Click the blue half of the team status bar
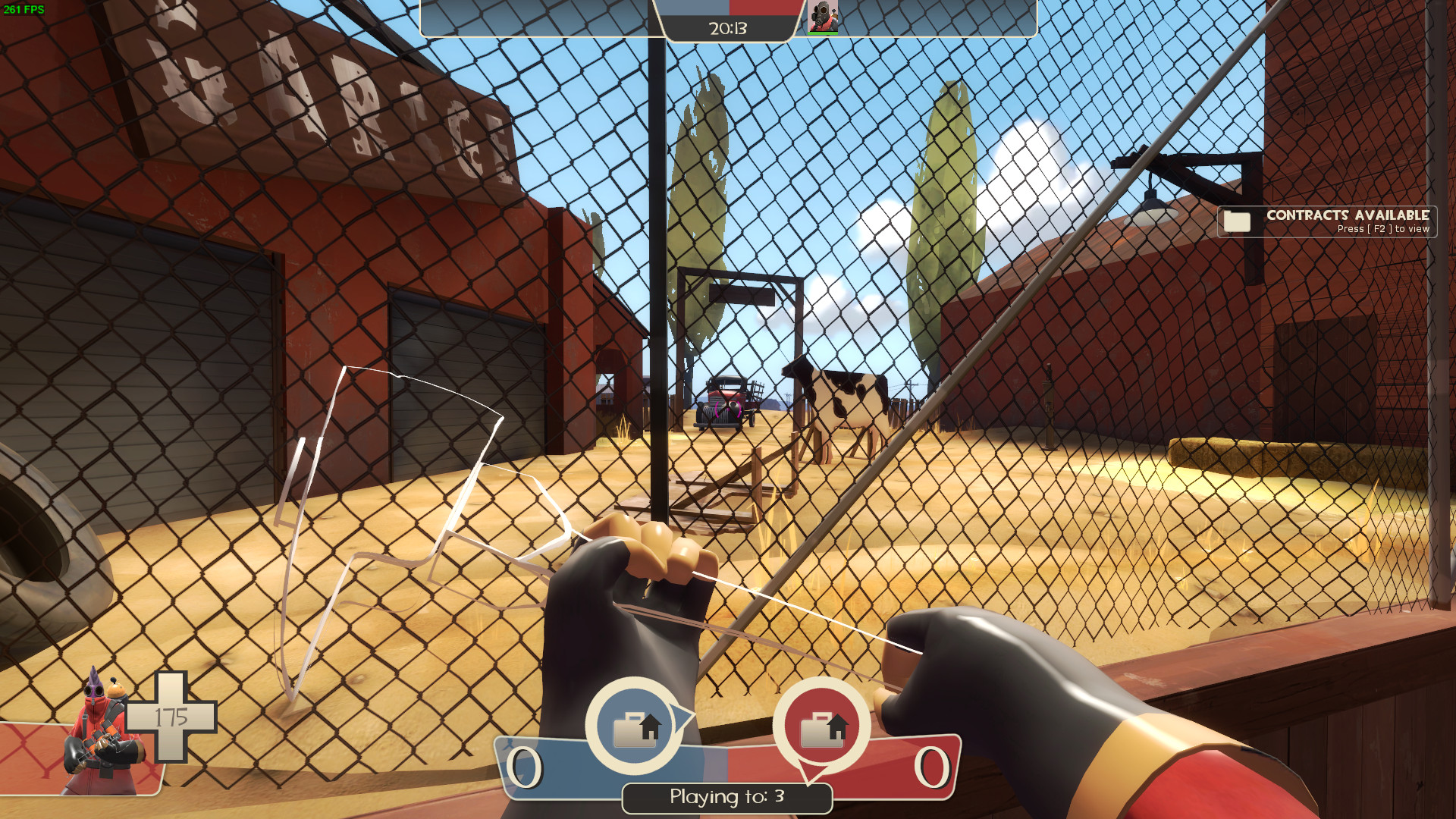Screen dimensions: 1456x819 point(690,8)
